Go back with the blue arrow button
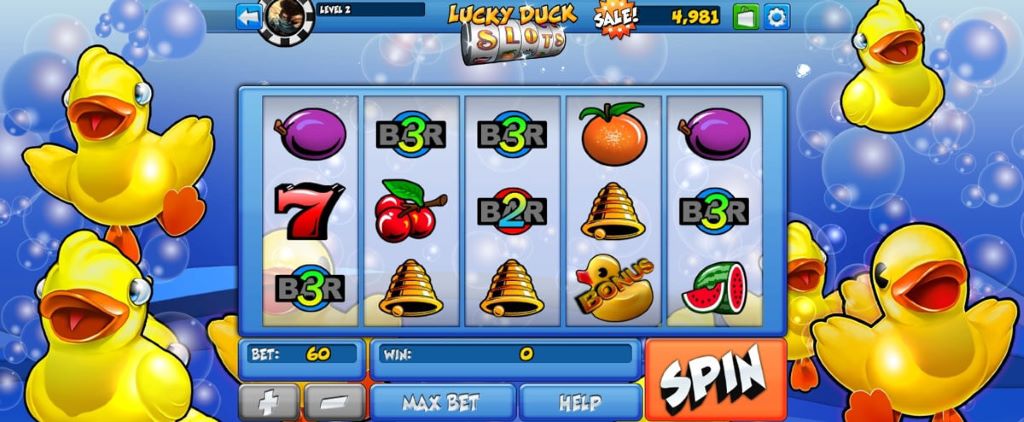Viewport: 1024px width, 422px height. pos(248,16)
